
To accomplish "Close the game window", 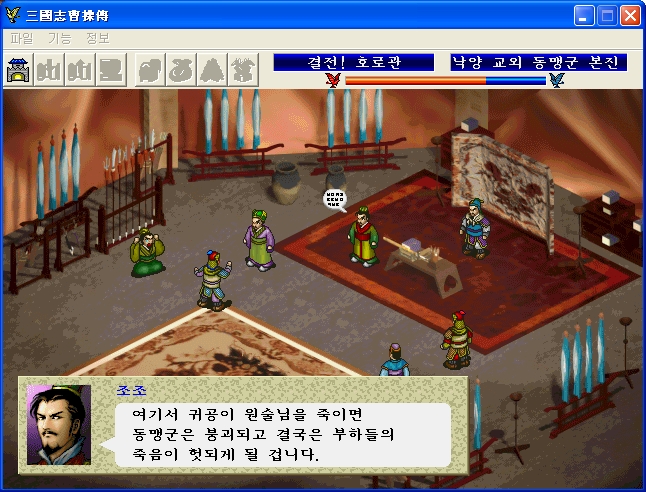I will click(630, 15).
